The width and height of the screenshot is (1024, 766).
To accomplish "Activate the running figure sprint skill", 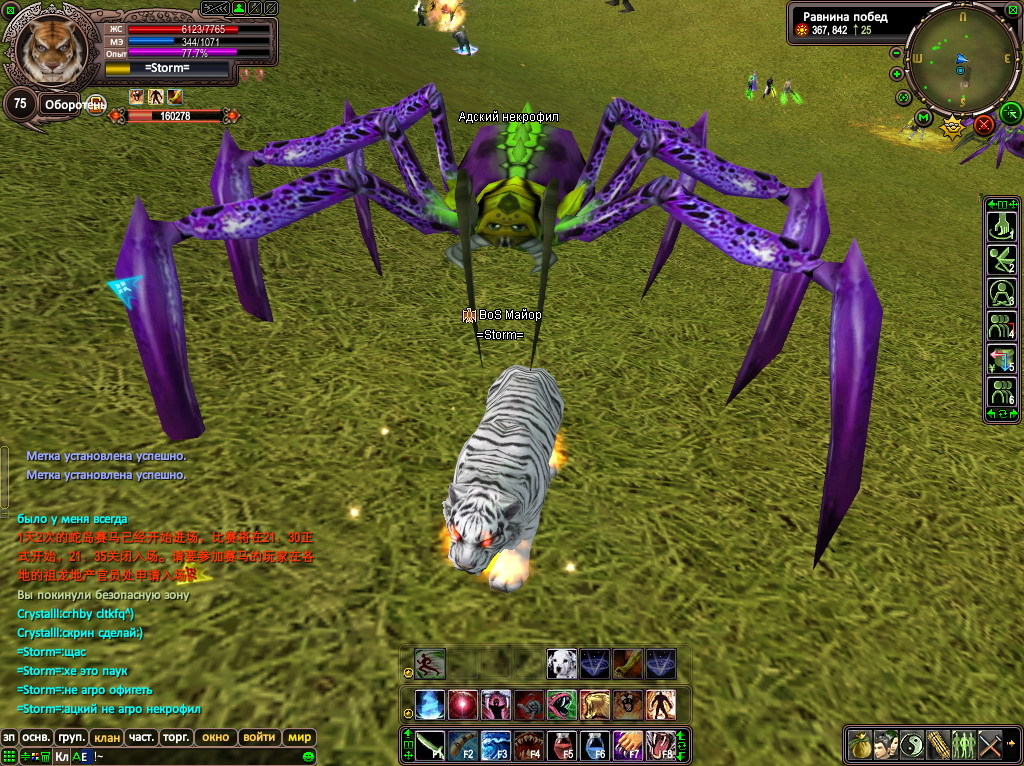I will pos(430,664).
